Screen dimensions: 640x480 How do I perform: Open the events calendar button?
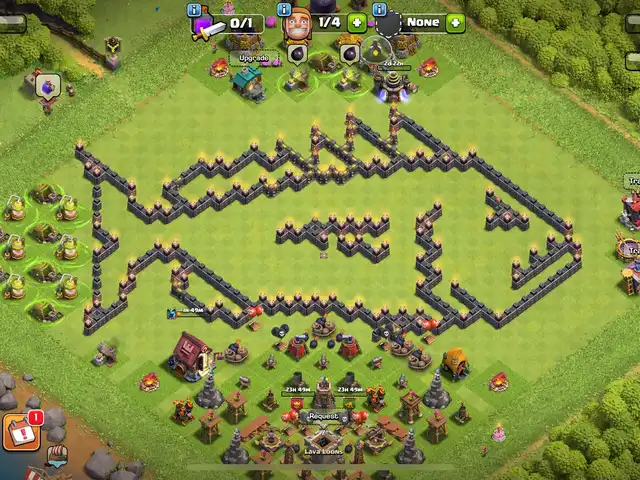coord(20,431)
